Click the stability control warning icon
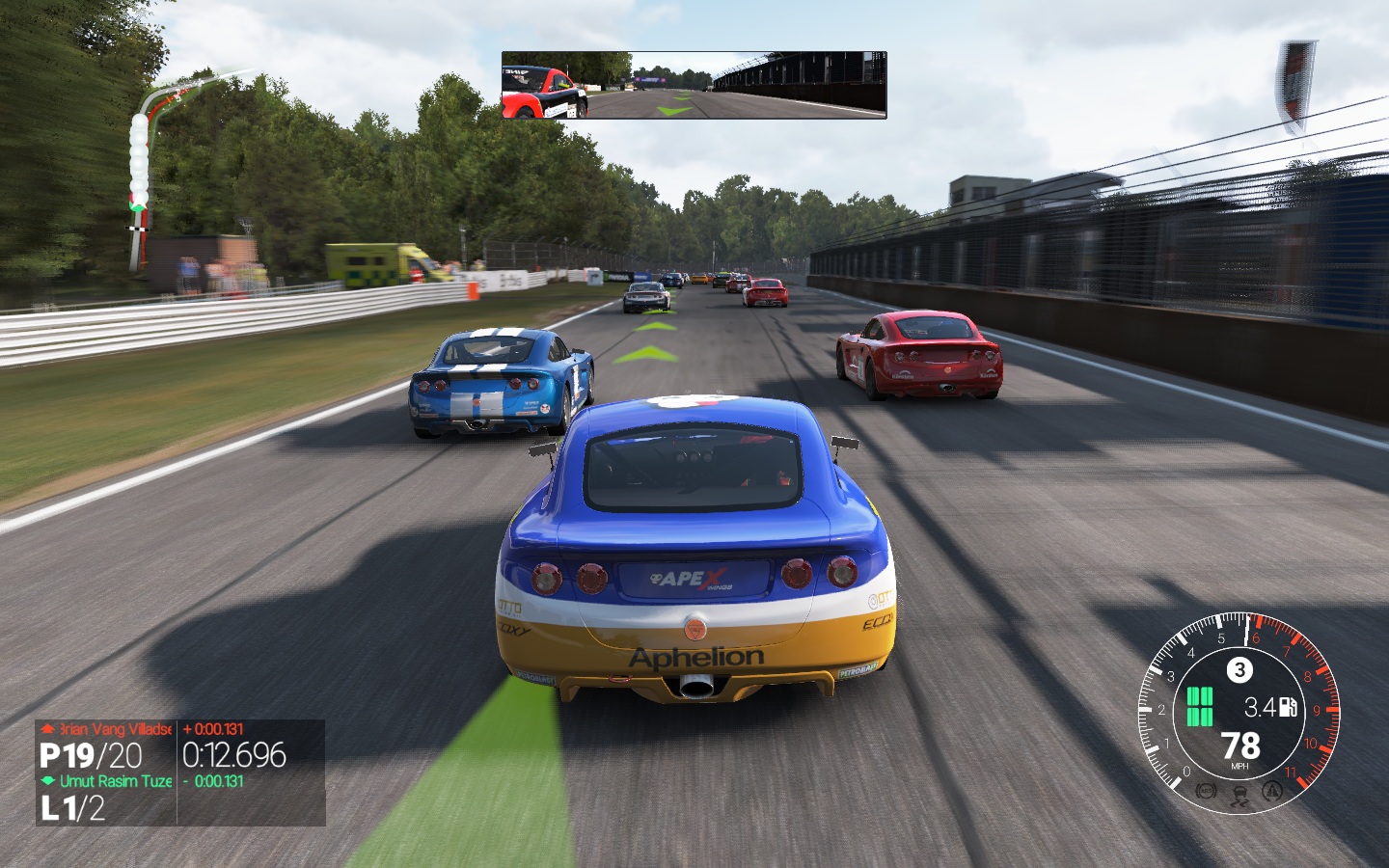Image resolution: width=1389 pixels, height=868 pixels. (x=1273, y=792)
